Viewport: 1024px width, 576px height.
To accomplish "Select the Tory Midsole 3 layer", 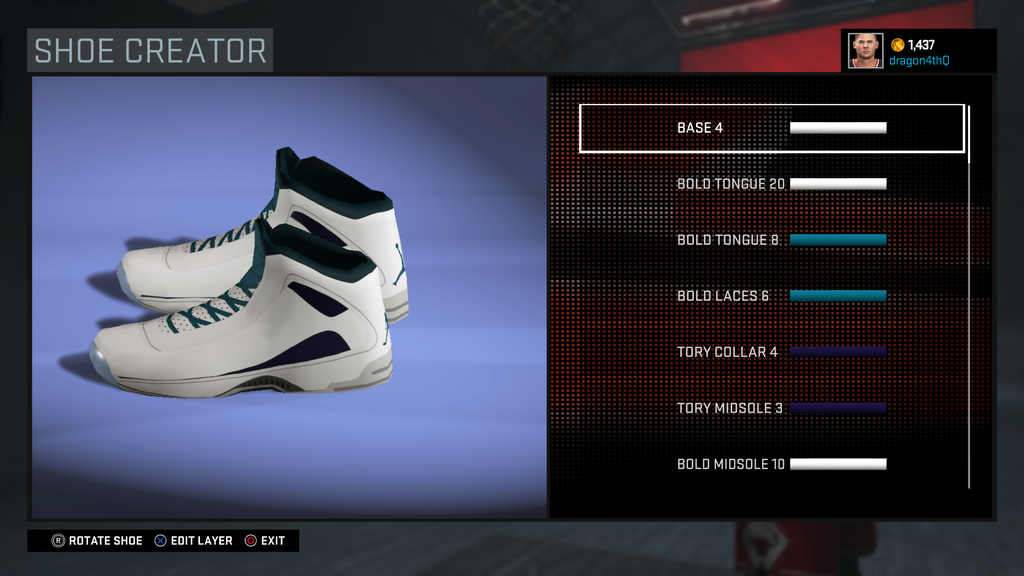I will pyautogui.click(x=771, y=408).
